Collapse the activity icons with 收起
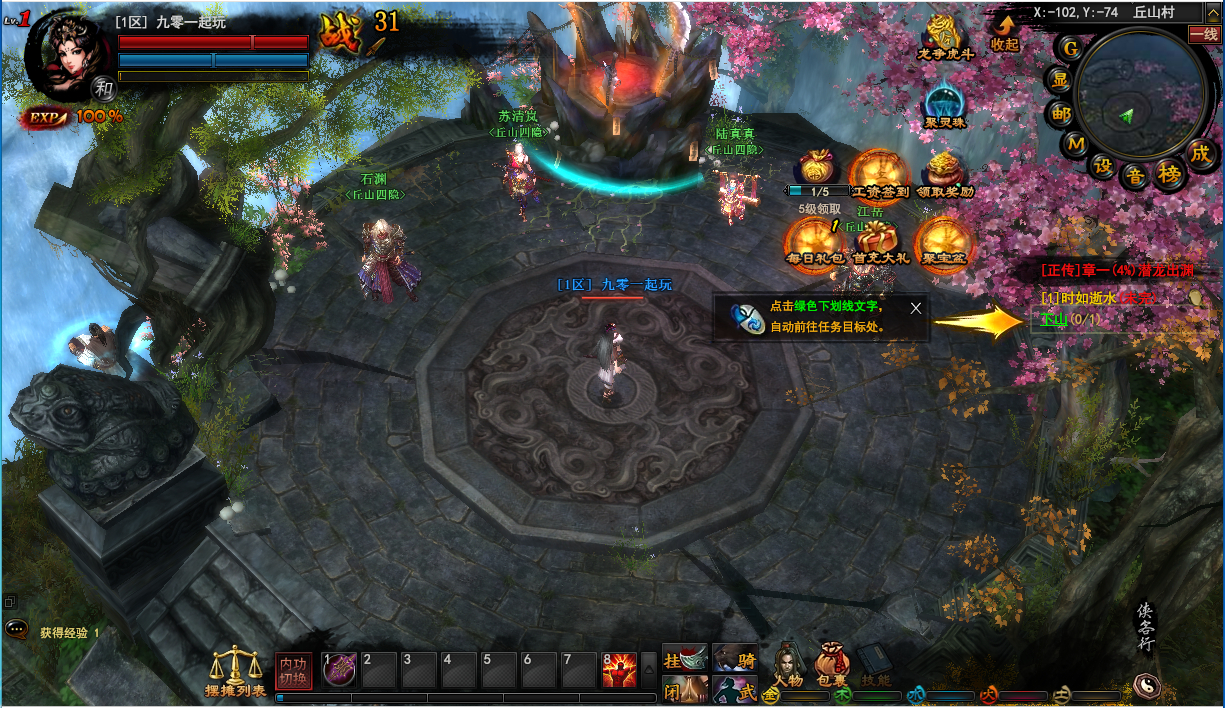The width and height of the screenshot is (1225, 708). (x=1004, y=32)
